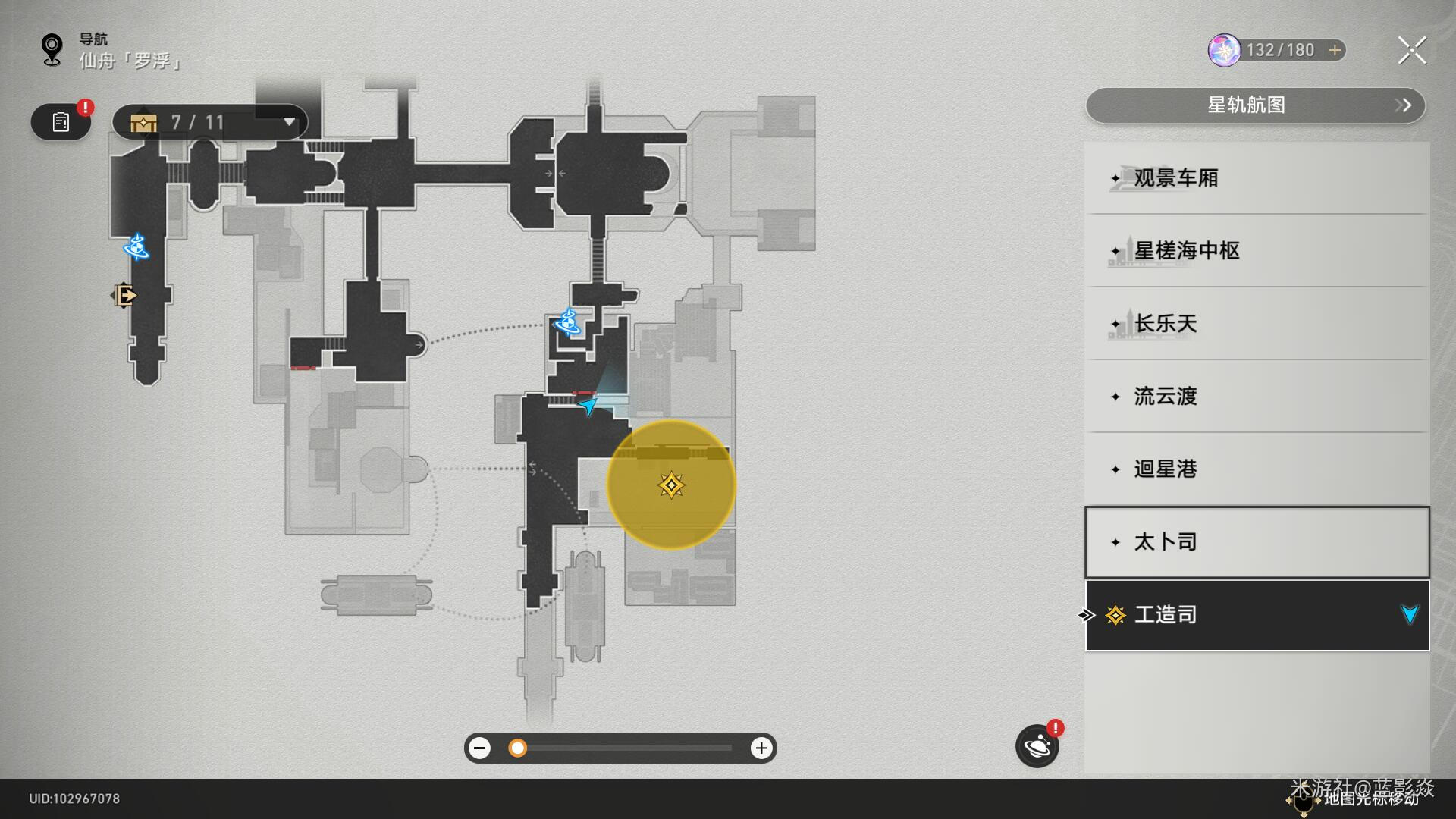Zoom out the map with minus button
The image size is (1456, 819).
479,748
